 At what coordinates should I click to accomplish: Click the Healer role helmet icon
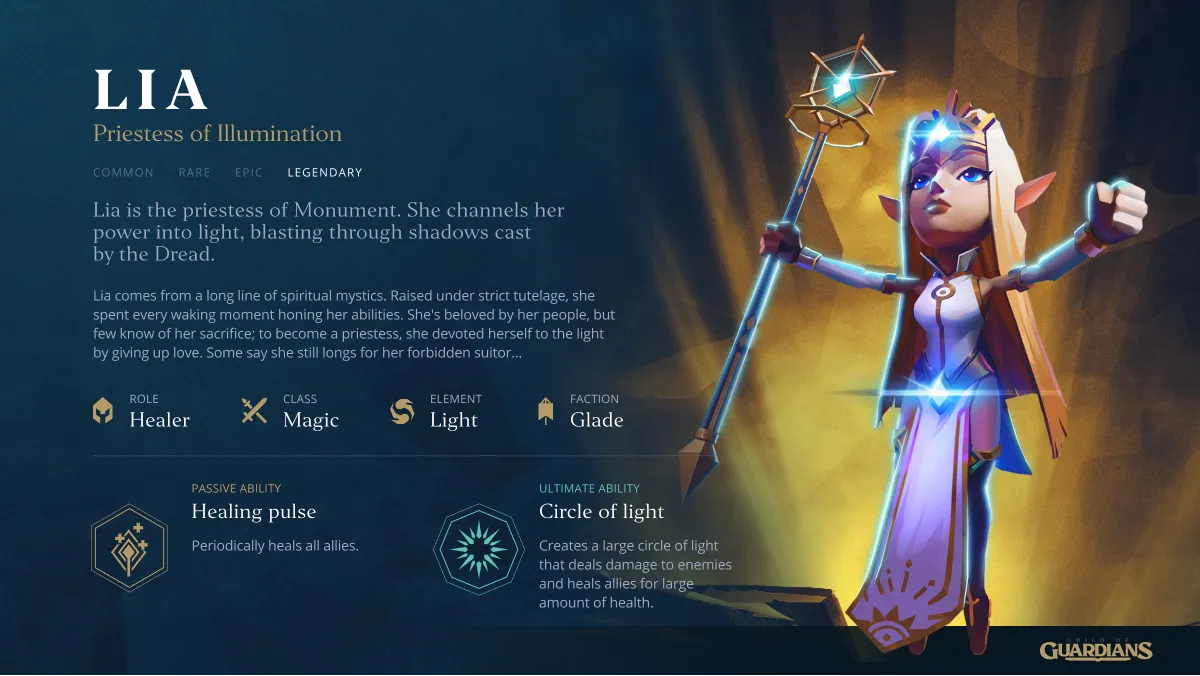[103, 411]
